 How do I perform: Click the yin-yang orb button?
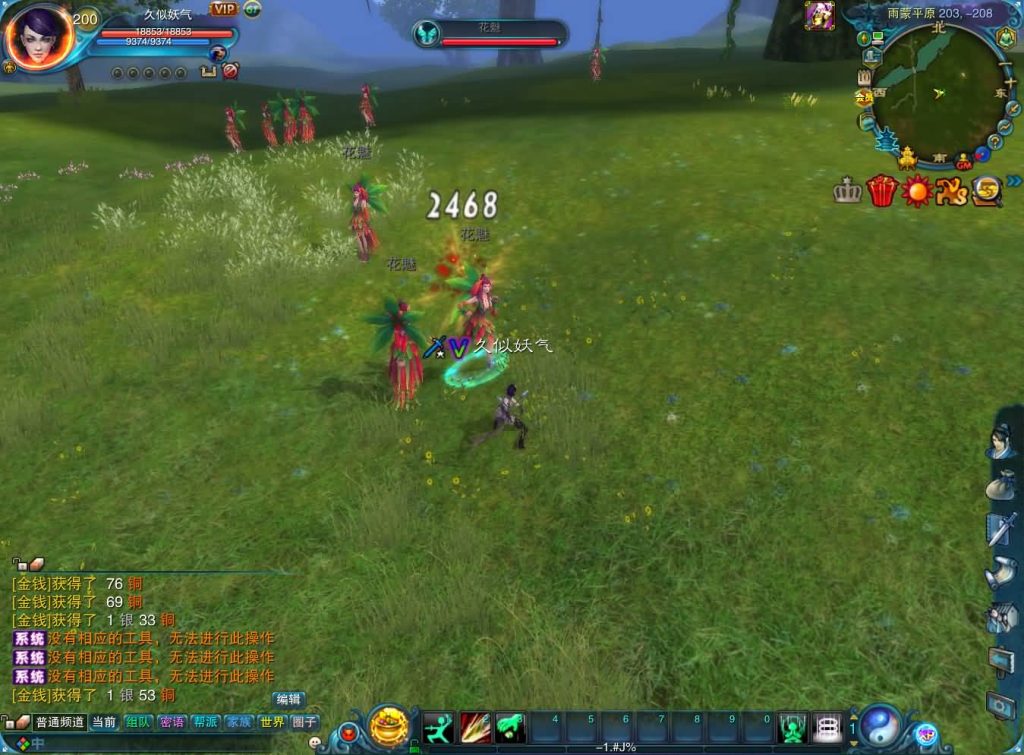point(880,725)
